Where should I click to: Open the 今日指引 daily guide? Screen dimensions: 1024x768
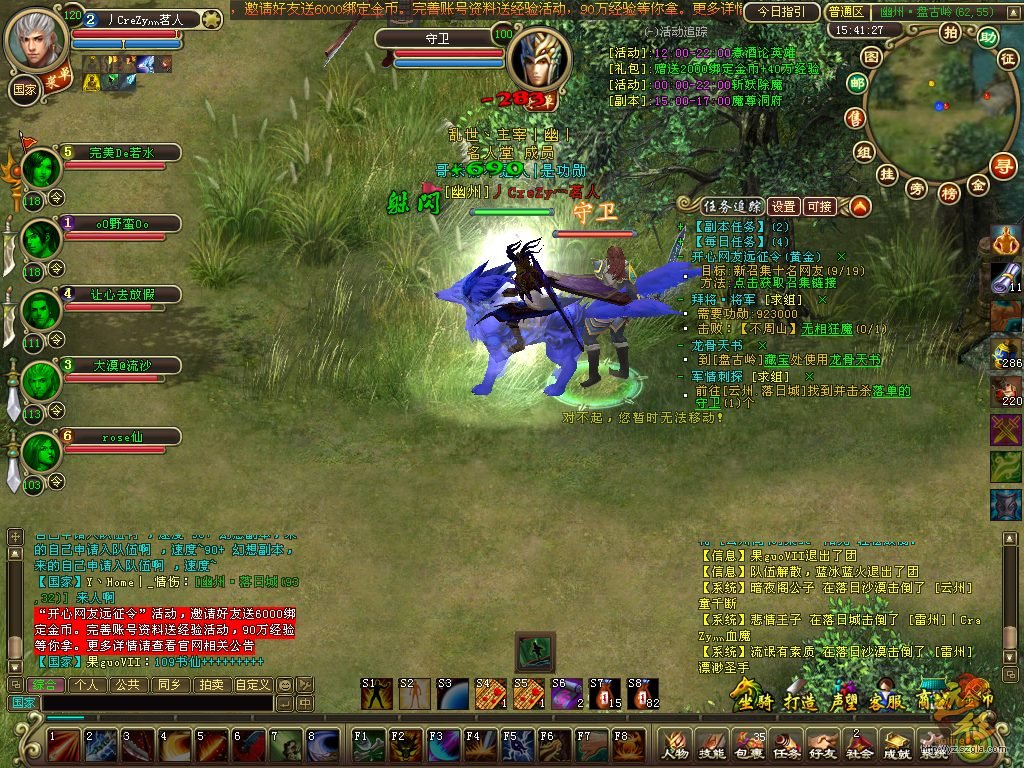782,12
